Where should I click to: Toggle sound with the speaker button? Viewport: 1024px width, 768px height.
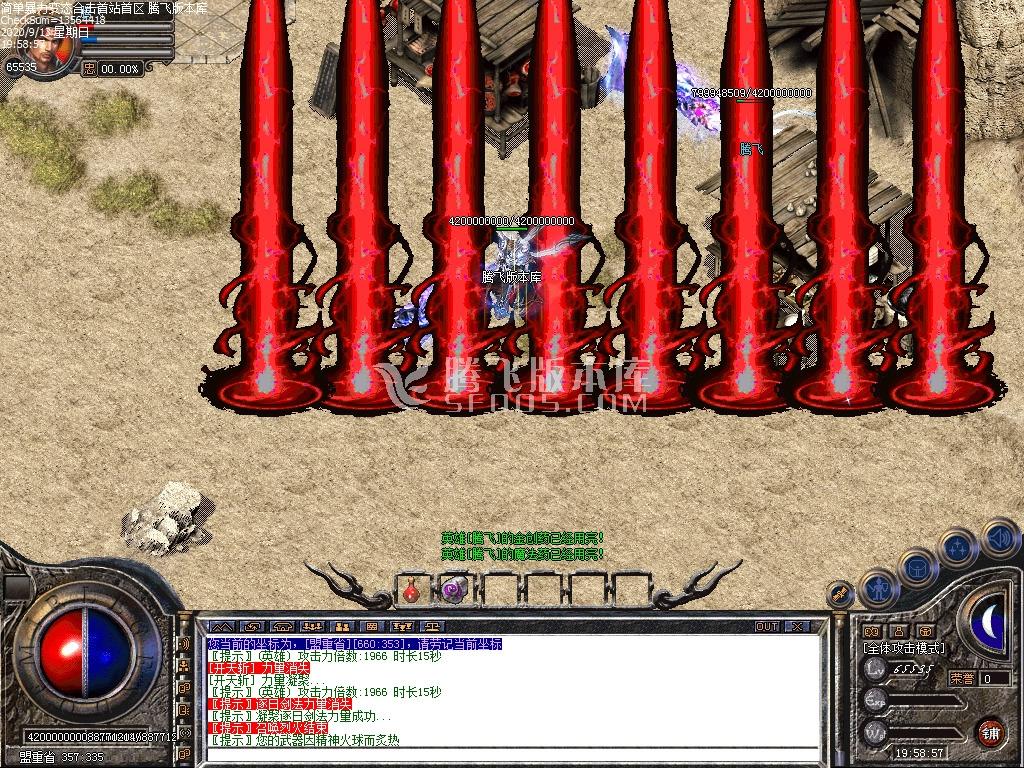[x=998, y=537]
